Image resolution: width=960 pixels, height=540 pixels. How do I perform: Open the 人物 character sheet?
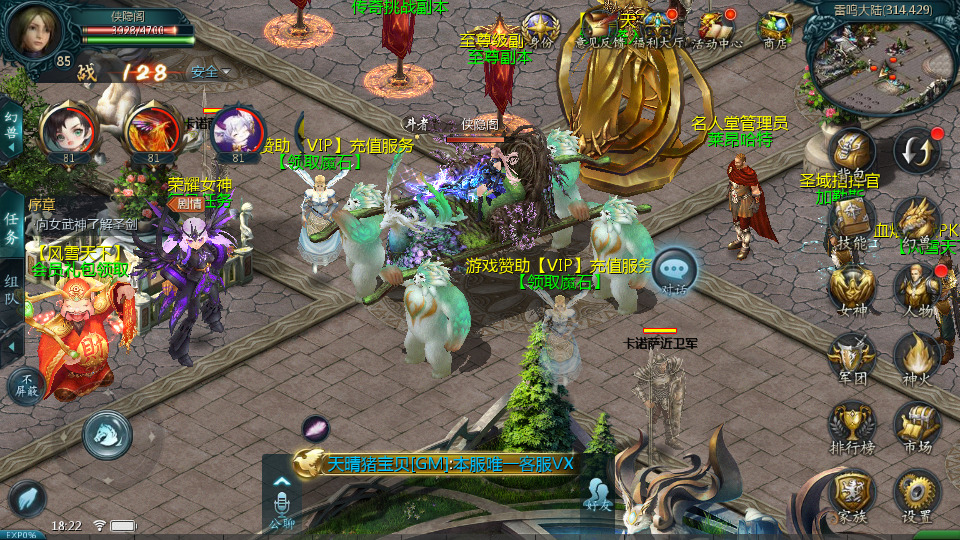[x=917, y=288]
